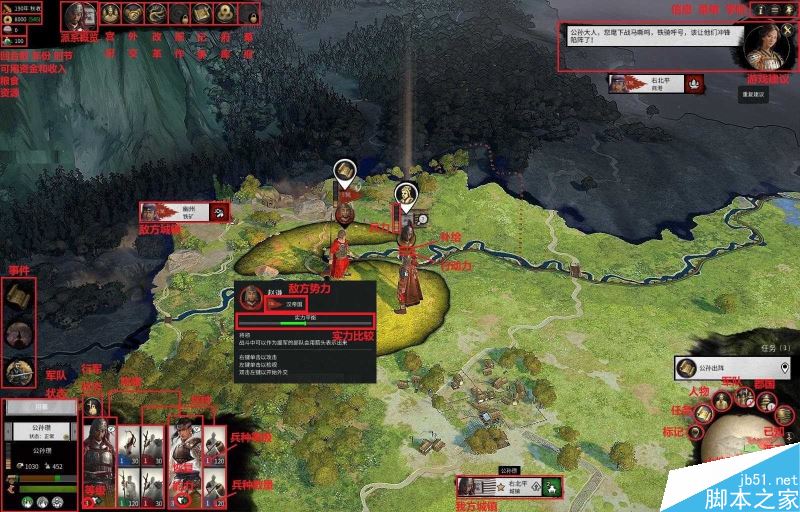Open the top scroll event icon
Screen dimensions: 800x512
click(17, 297)
